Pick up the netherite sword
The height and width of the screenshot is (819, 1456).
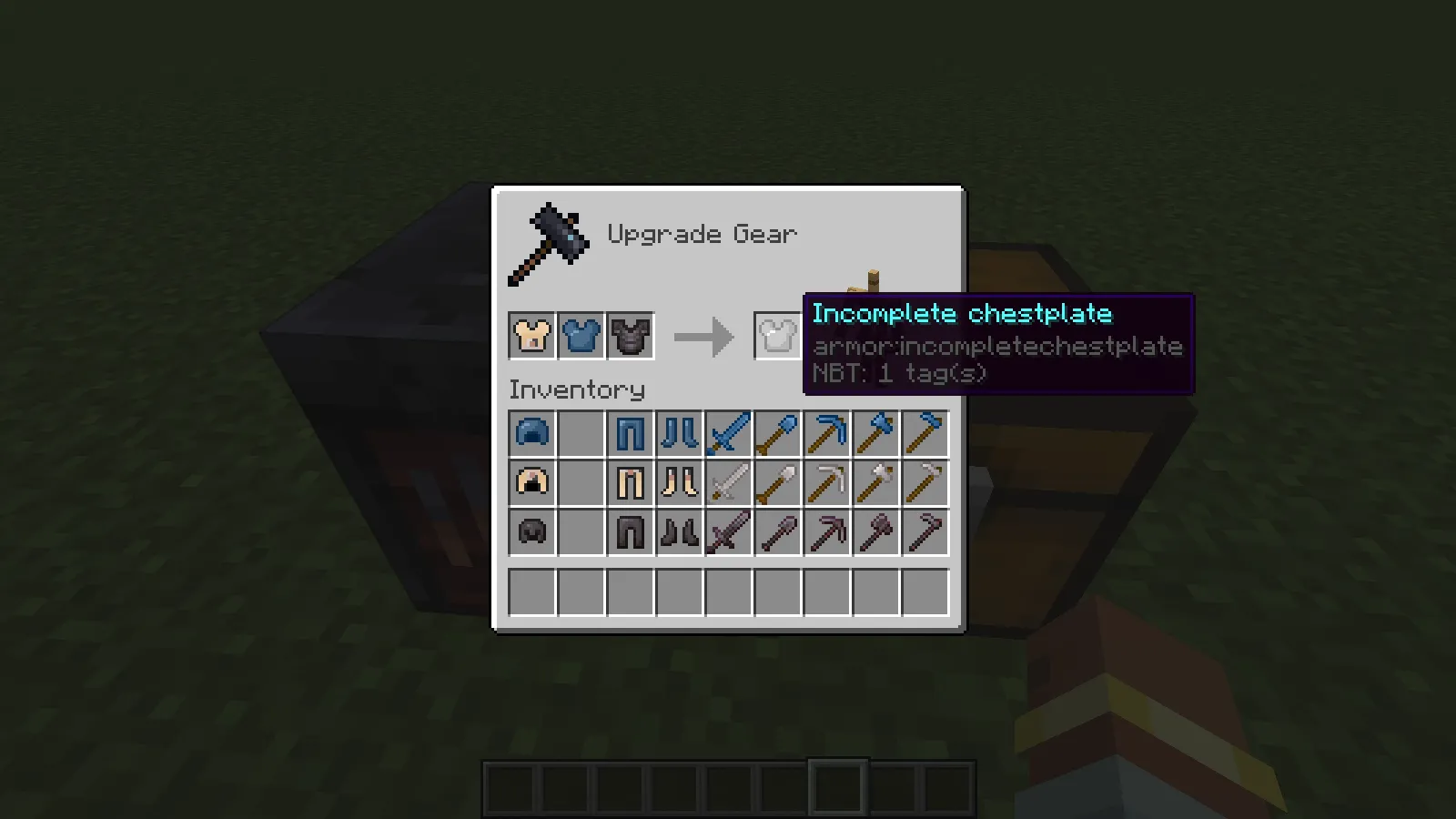point(729,531)
